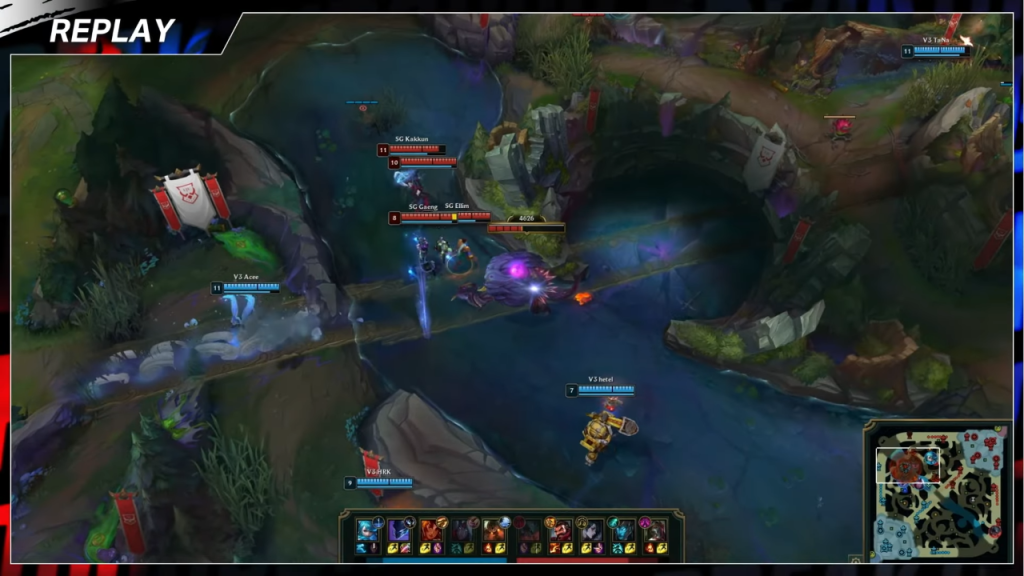The height and width of the screenshot is (576, 1024).
Task: Choose the teal-skinned champion portrait on red team
Action: tap(622, 529)
